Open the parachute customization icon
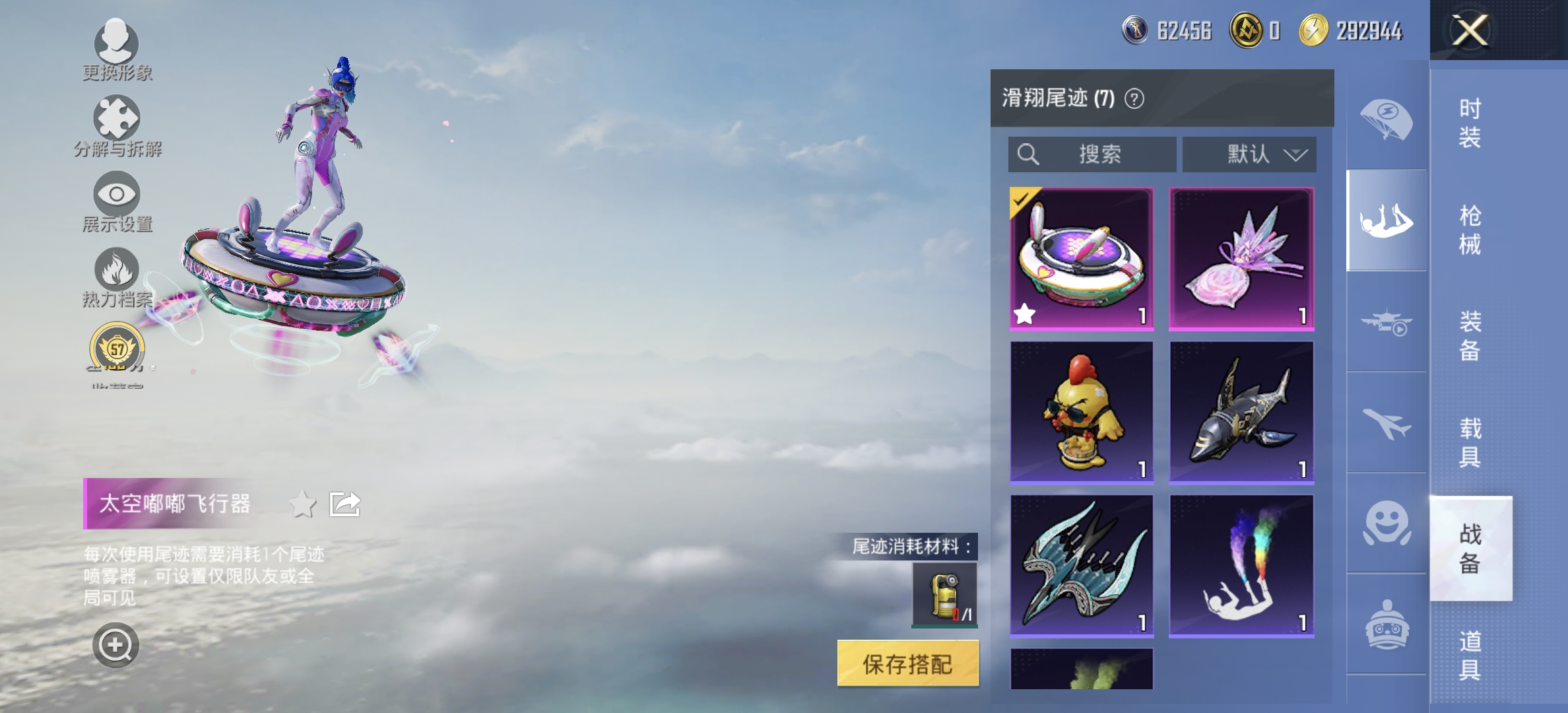The width and height of the screenshot is (1568, 713). pyautogui.click(x=1387, y=119)
